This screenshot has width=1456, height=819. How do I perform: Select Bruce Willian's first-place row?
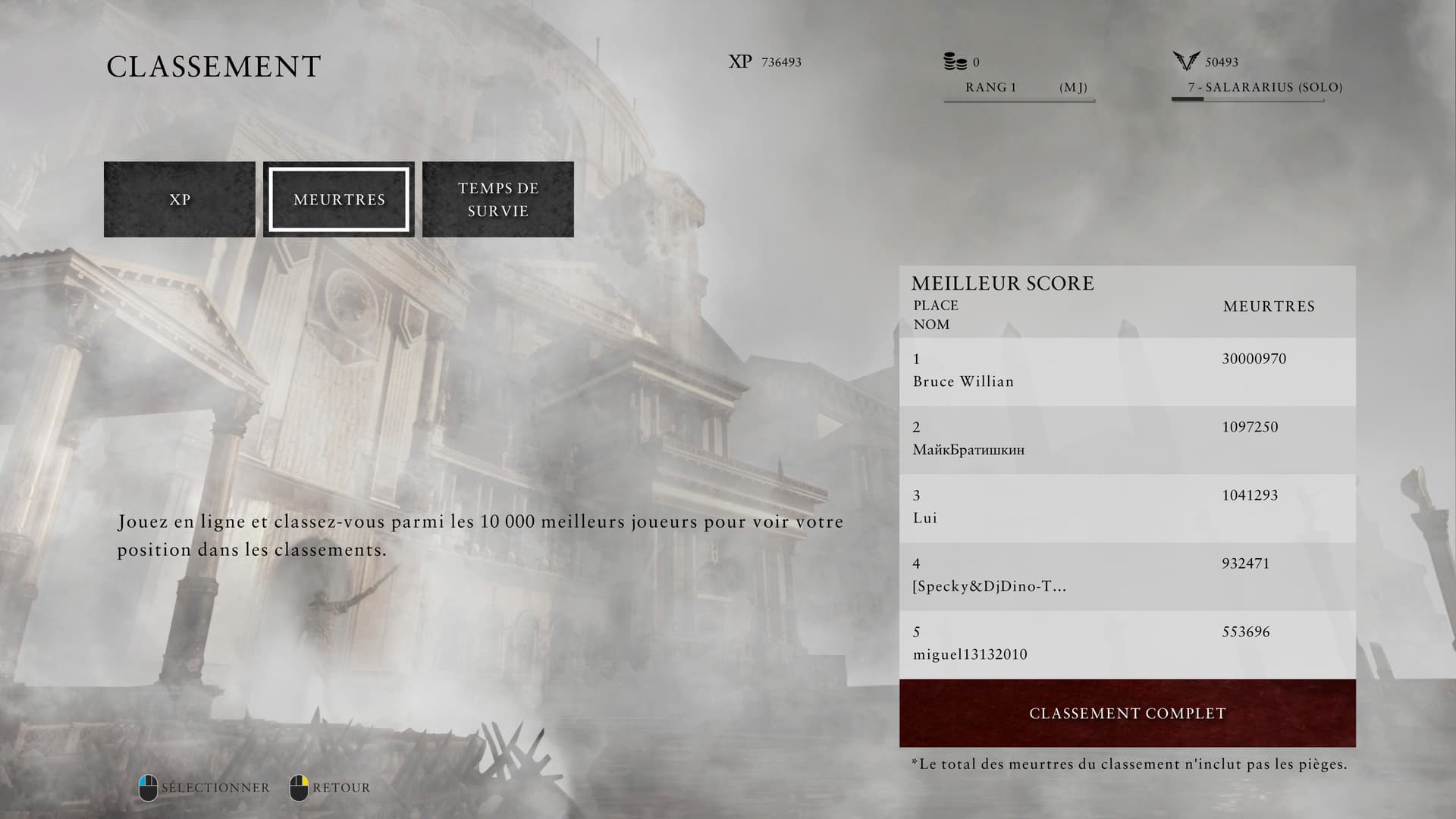(1127, 371)
